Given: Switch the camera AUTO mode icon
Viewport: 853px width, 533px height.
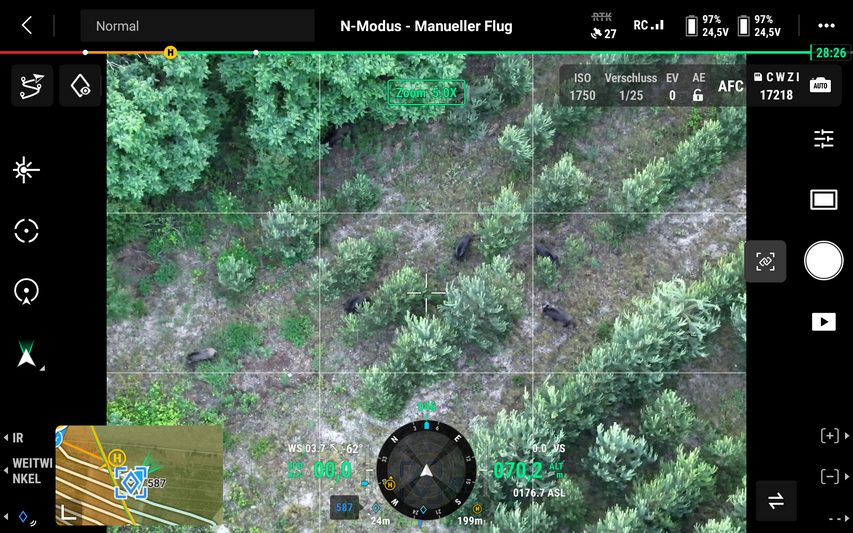Looking at the screenshot, I should coord(821,86).
